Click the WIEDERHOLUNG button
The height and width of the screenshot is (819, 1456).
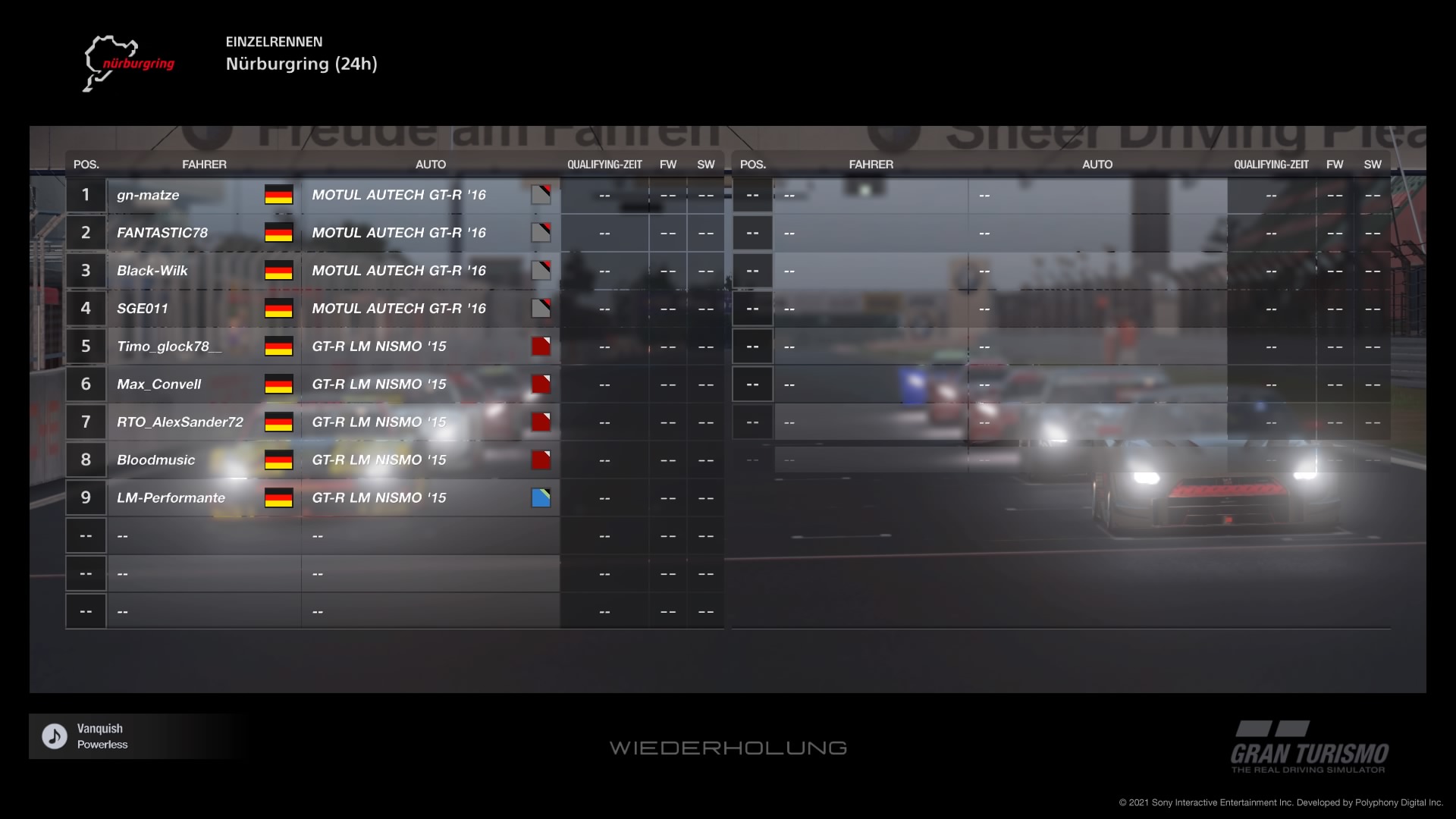(728, 748)
